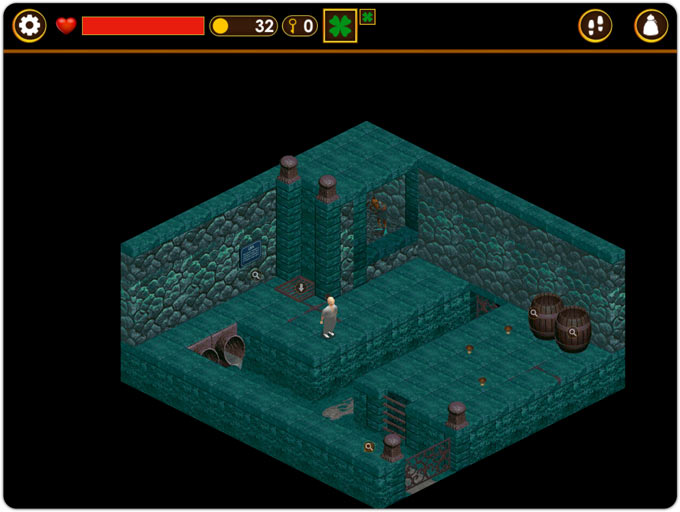Toggle the footsteps button
The width and height of the screenshot is (680, 512).
click(595, 26)
